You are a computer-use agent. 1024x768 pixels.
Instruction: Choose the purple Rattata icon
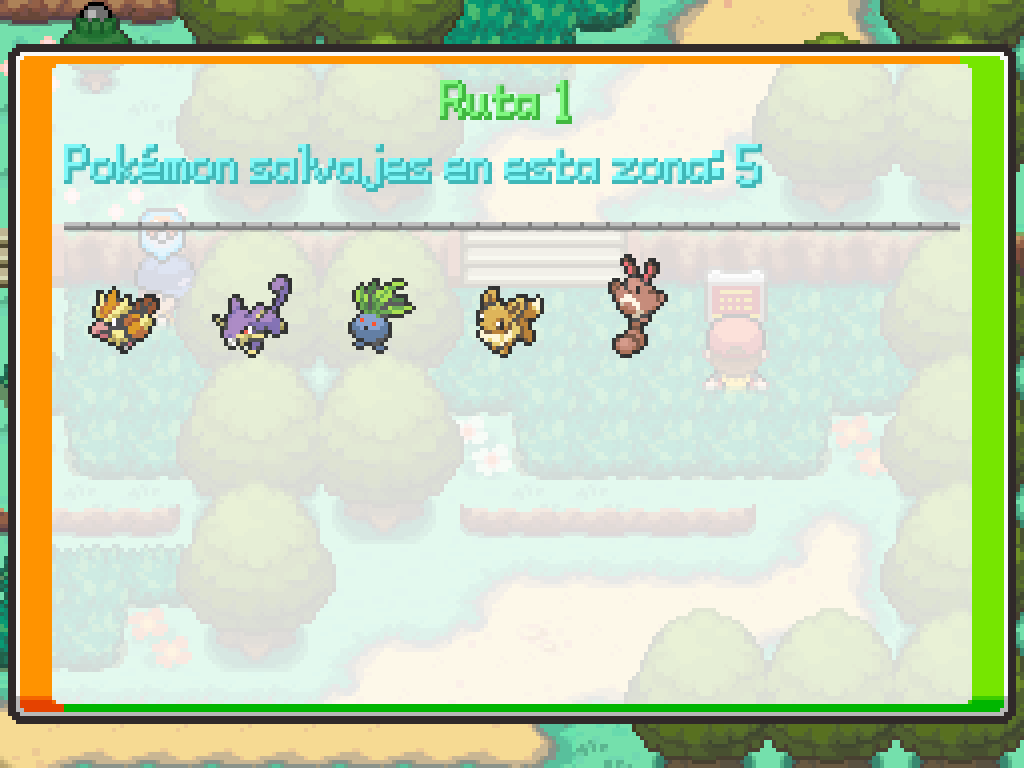point(251,318)
